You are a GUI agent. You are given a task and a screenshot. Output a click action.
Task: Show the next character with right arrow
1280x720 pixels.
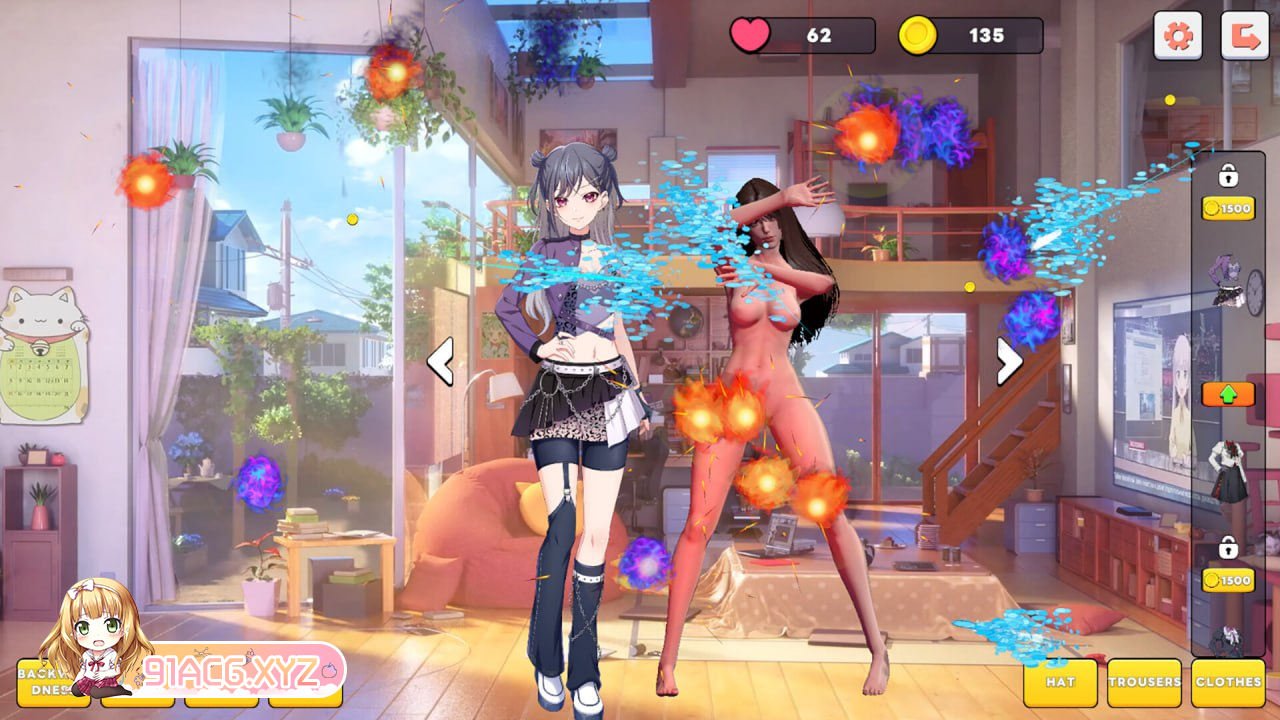1009,361
